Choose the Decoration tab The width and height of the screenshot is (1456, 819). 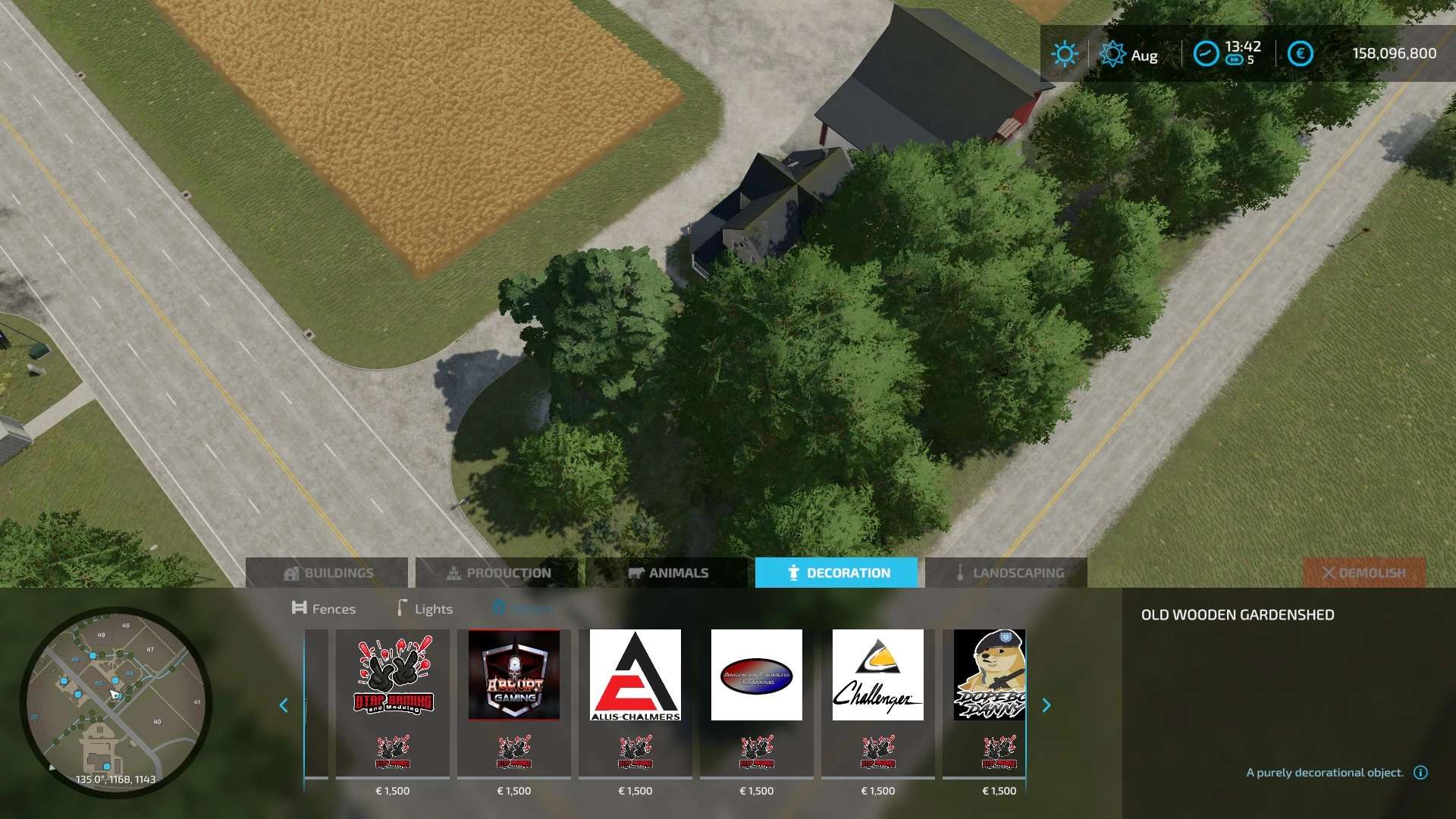[x=836, y=573]
